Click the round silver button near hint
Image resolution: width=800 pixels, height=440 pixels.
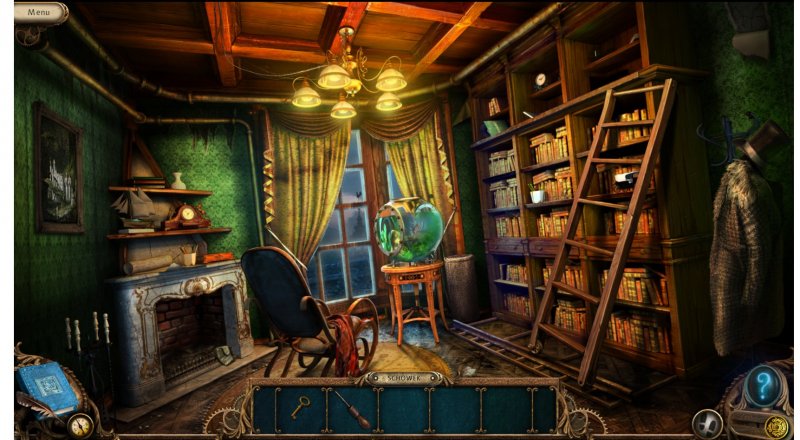[707, 424]
